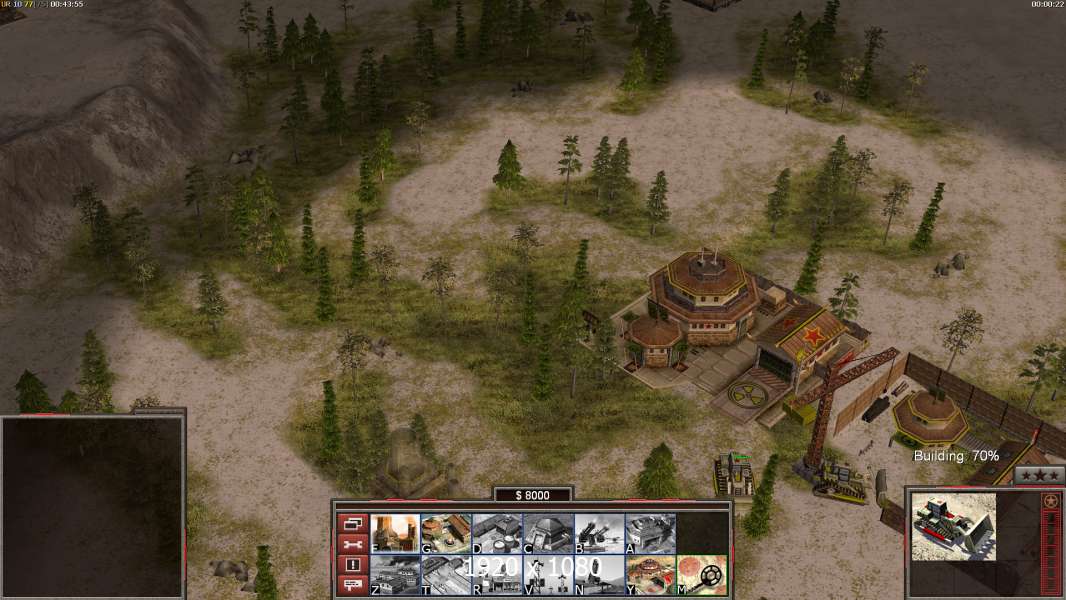The height and width of the screenshot is (600, 1066).
Task: Click the overlapping windows button
Action: pyautogui.click(x=352, y=523)
